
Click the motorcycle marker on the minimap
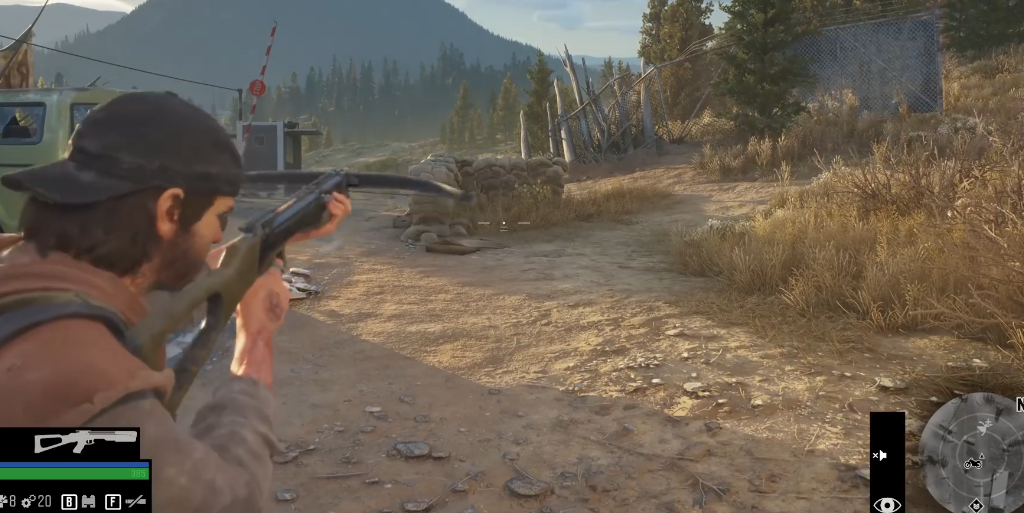(x=972, y=463)
